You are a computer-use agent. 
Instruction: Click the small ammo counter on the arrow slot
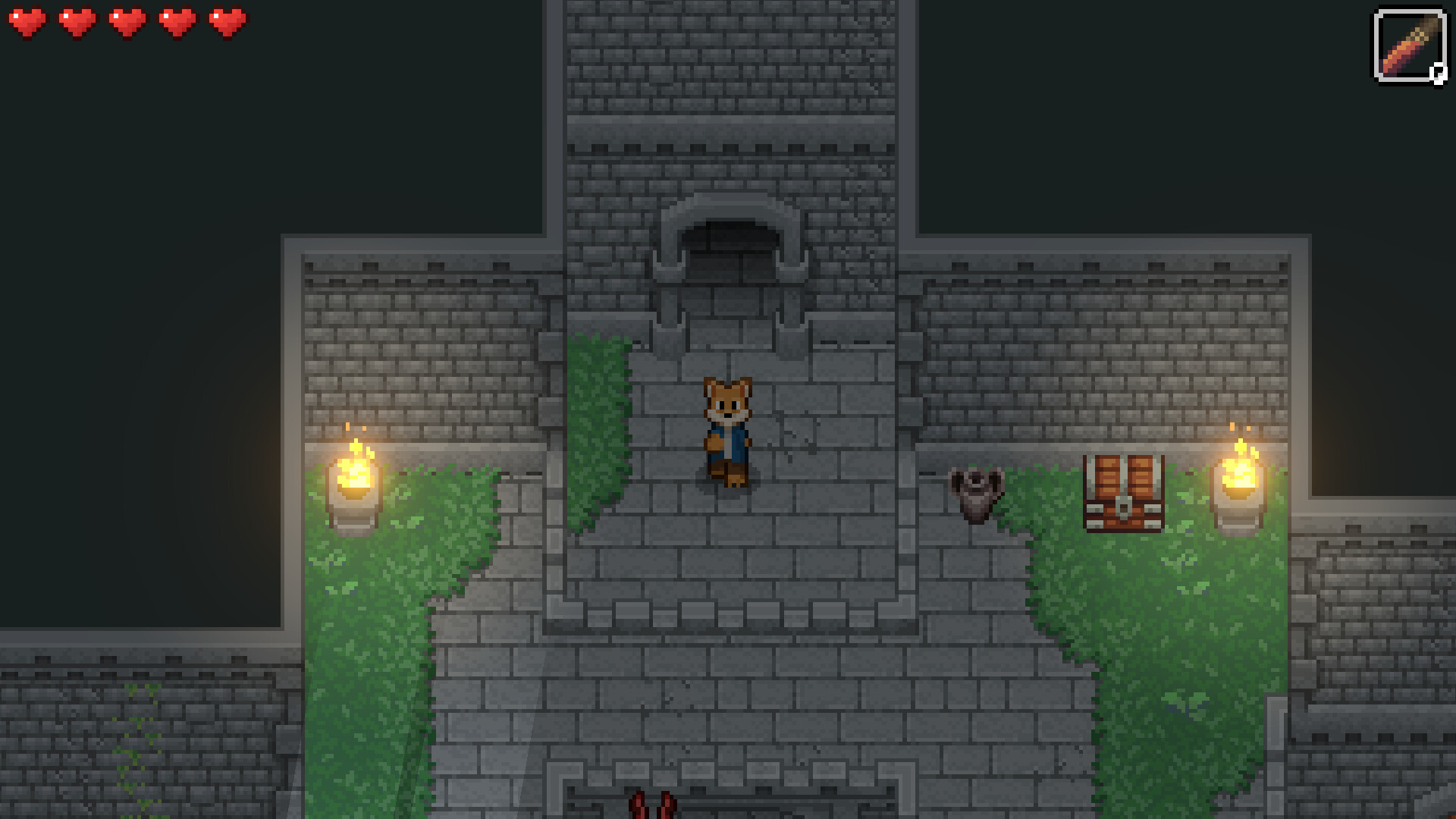(1438, 73)
